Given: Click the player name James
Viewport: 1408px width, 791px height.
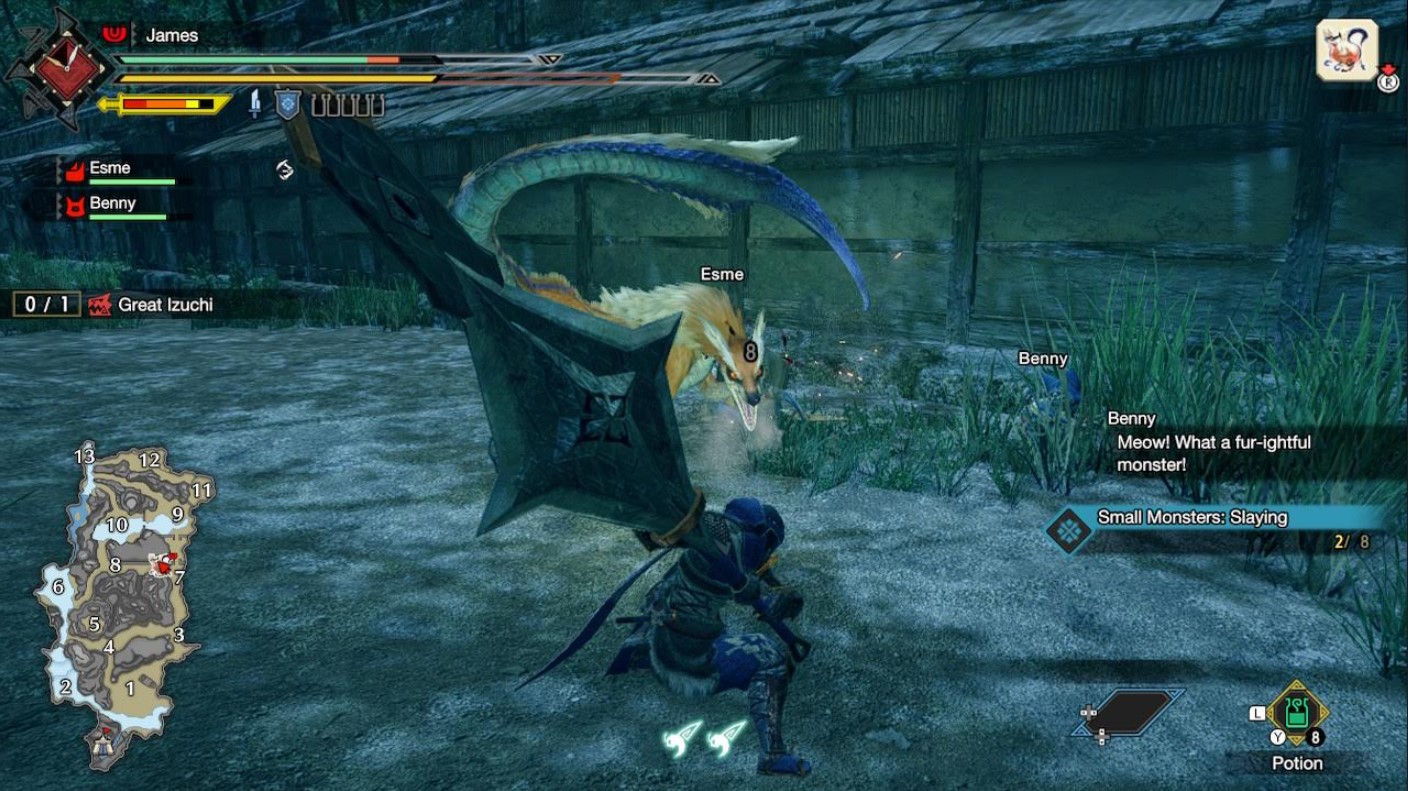Looking at the screenshot, I should coord(172,34).
